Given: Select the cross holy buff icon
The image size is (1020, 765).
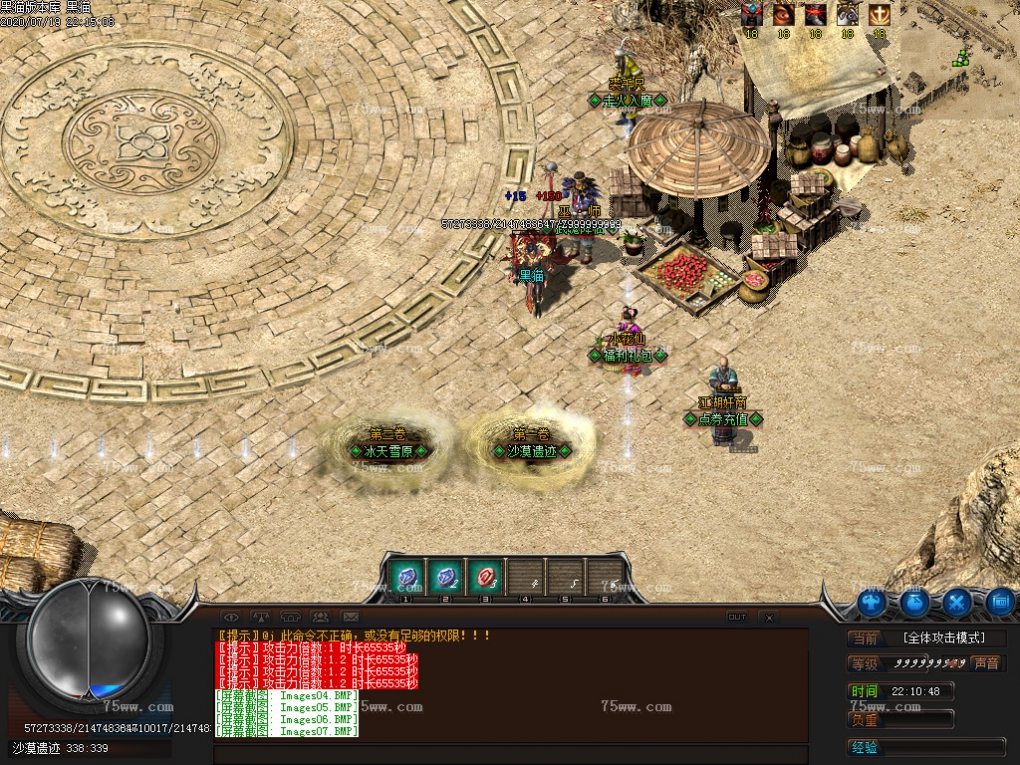Looking at the screenshot, I should (x=879, y=15).
